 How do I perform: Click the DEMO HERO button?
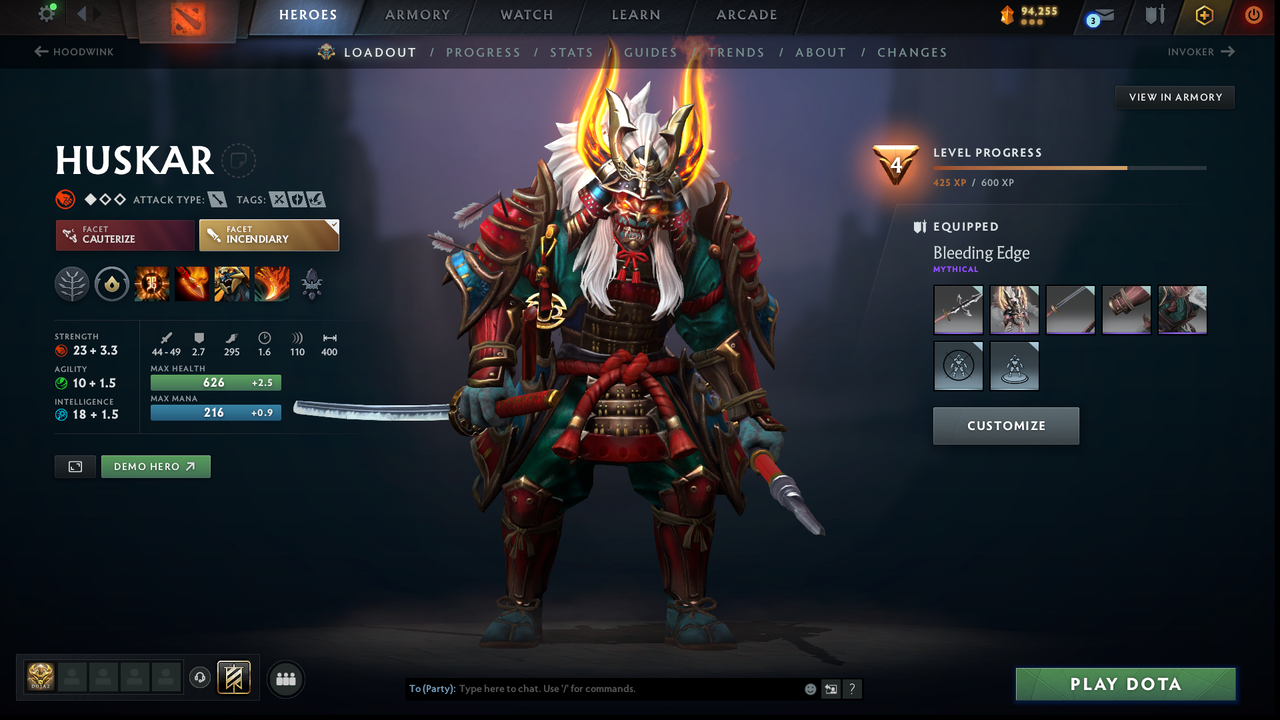tap(155, 466)
